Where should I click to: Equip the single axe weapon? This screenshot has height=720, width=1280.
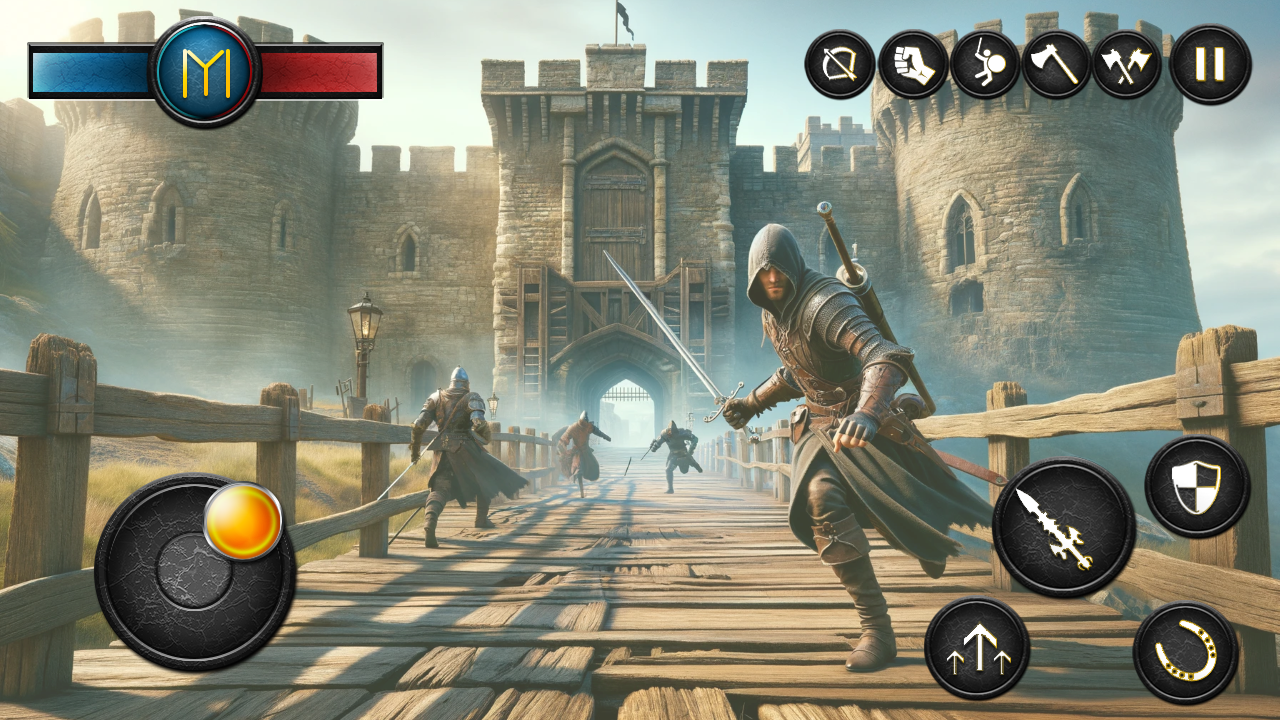(1056, 65)
